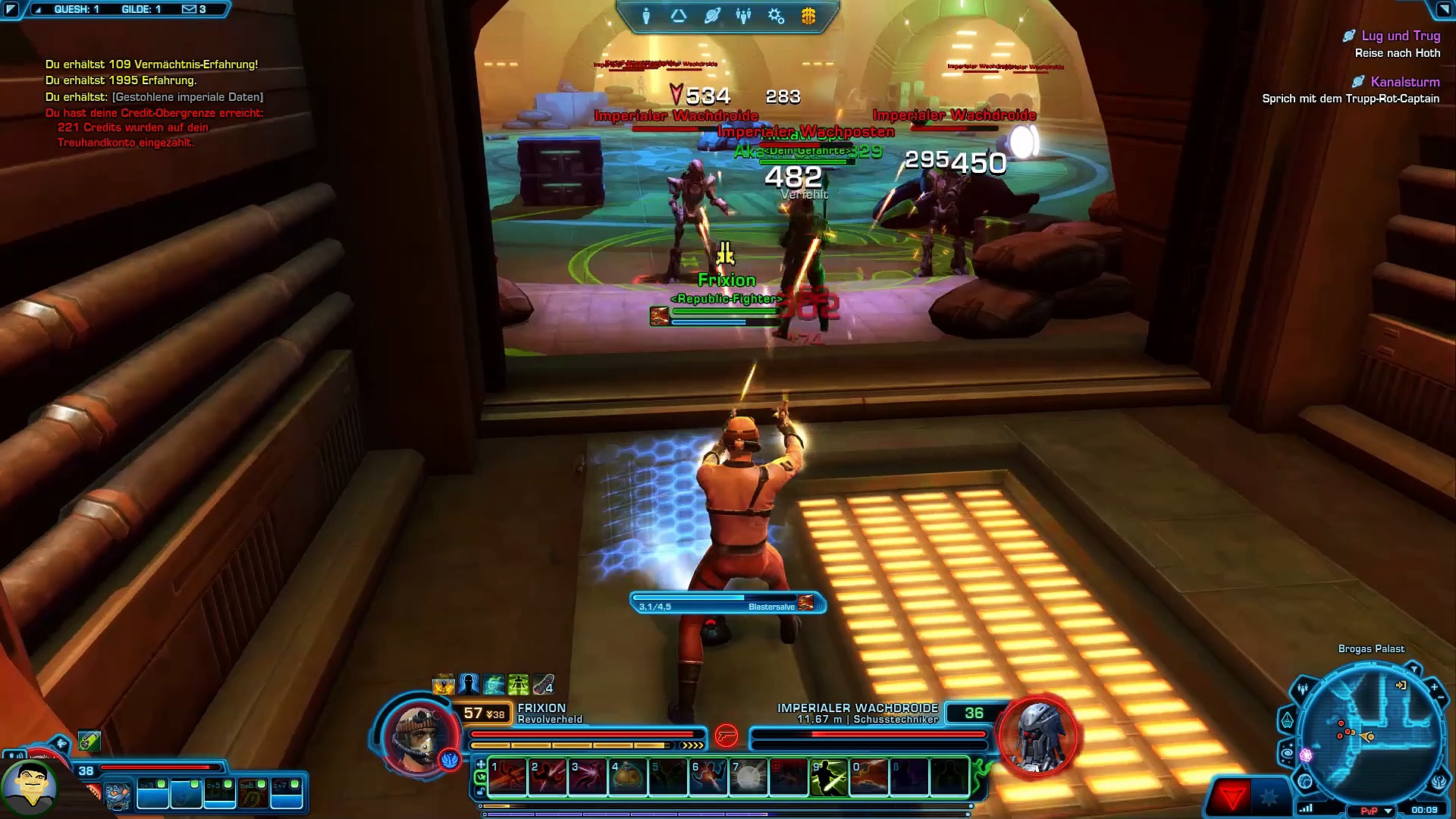The image size is (1456, 819).
Task: Open the gear settings icon in top menu
Action: tap(776, 16)
